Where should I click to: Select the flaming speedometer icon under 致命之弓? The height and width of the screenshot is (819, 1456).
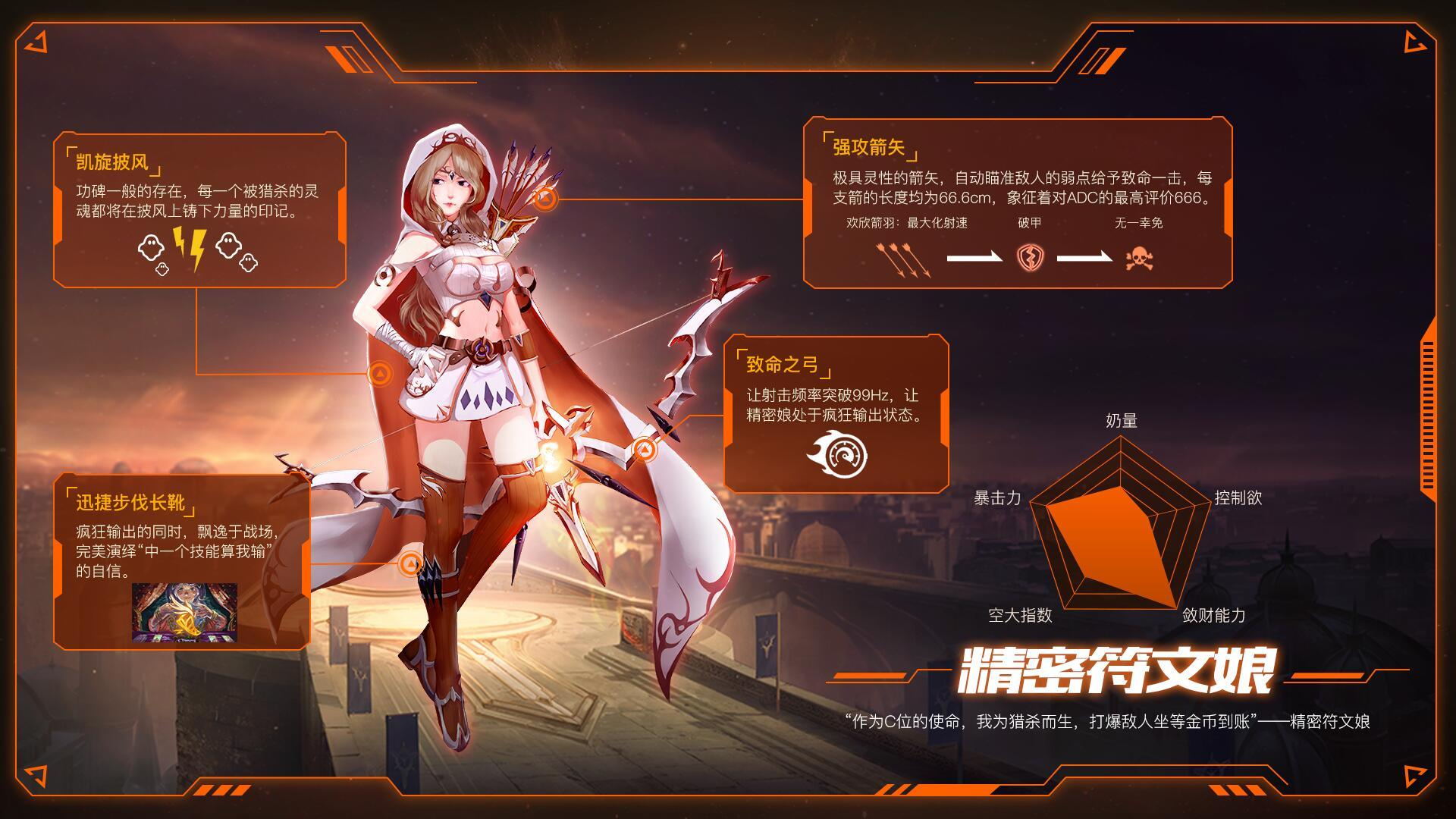(836, 454)
